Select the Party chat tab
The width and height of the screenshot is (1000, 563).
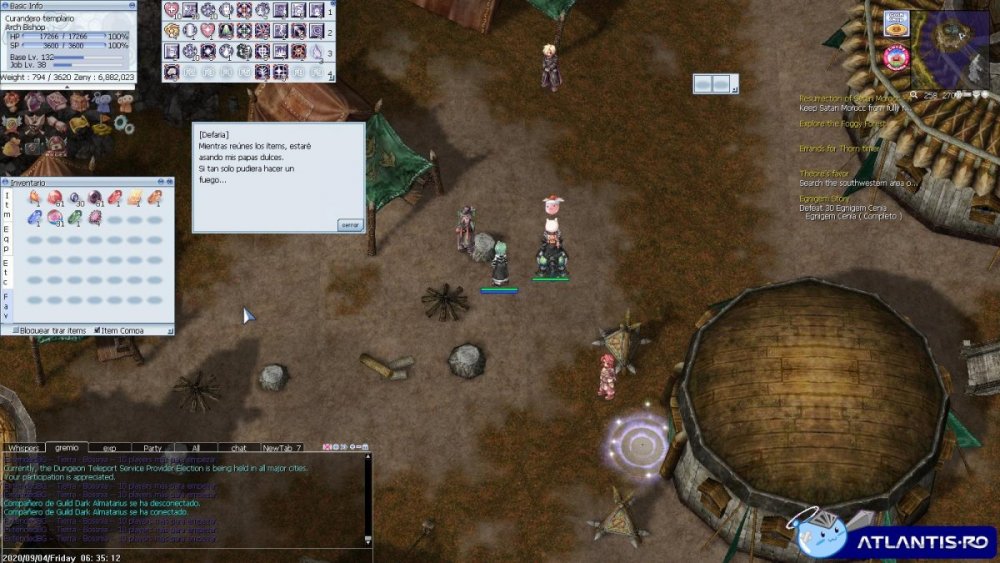point(153,448)
